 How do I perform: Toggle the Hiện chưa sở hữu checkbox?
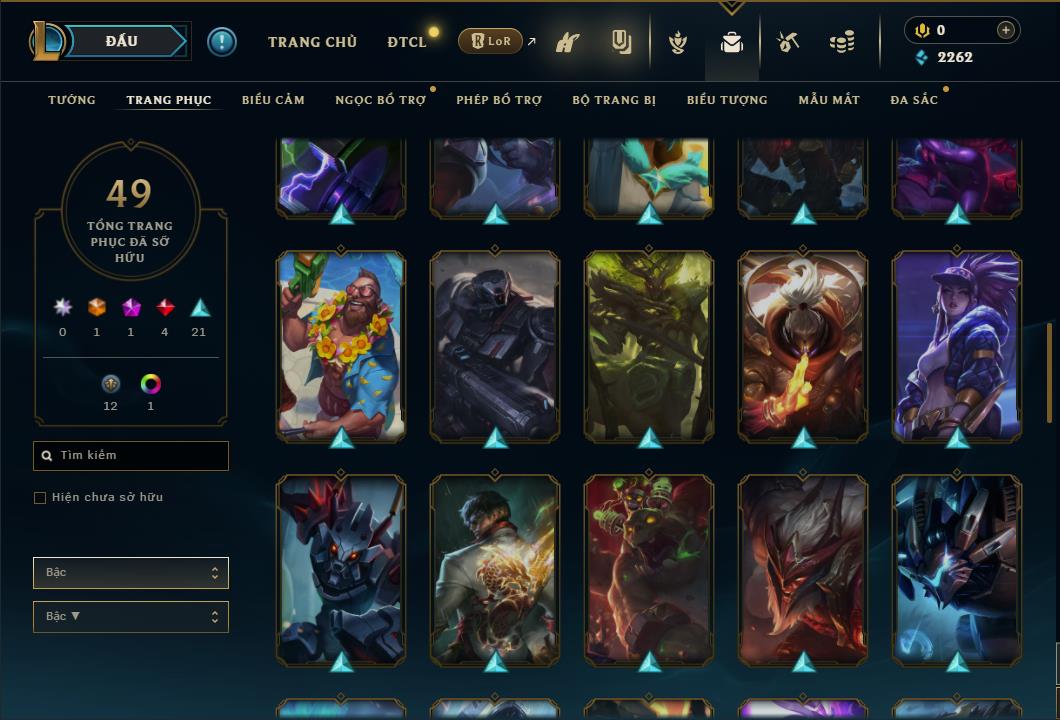pyautogui.click(x=40, y=498)
